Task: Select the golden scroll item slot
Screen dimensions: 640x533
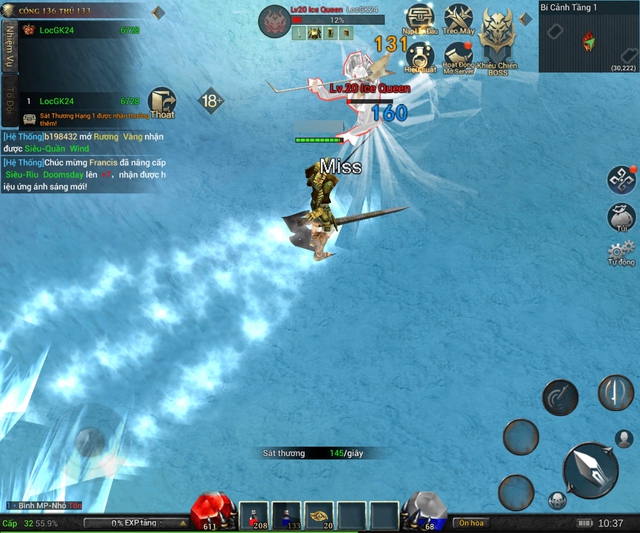Action: click(x=320, y=515)
